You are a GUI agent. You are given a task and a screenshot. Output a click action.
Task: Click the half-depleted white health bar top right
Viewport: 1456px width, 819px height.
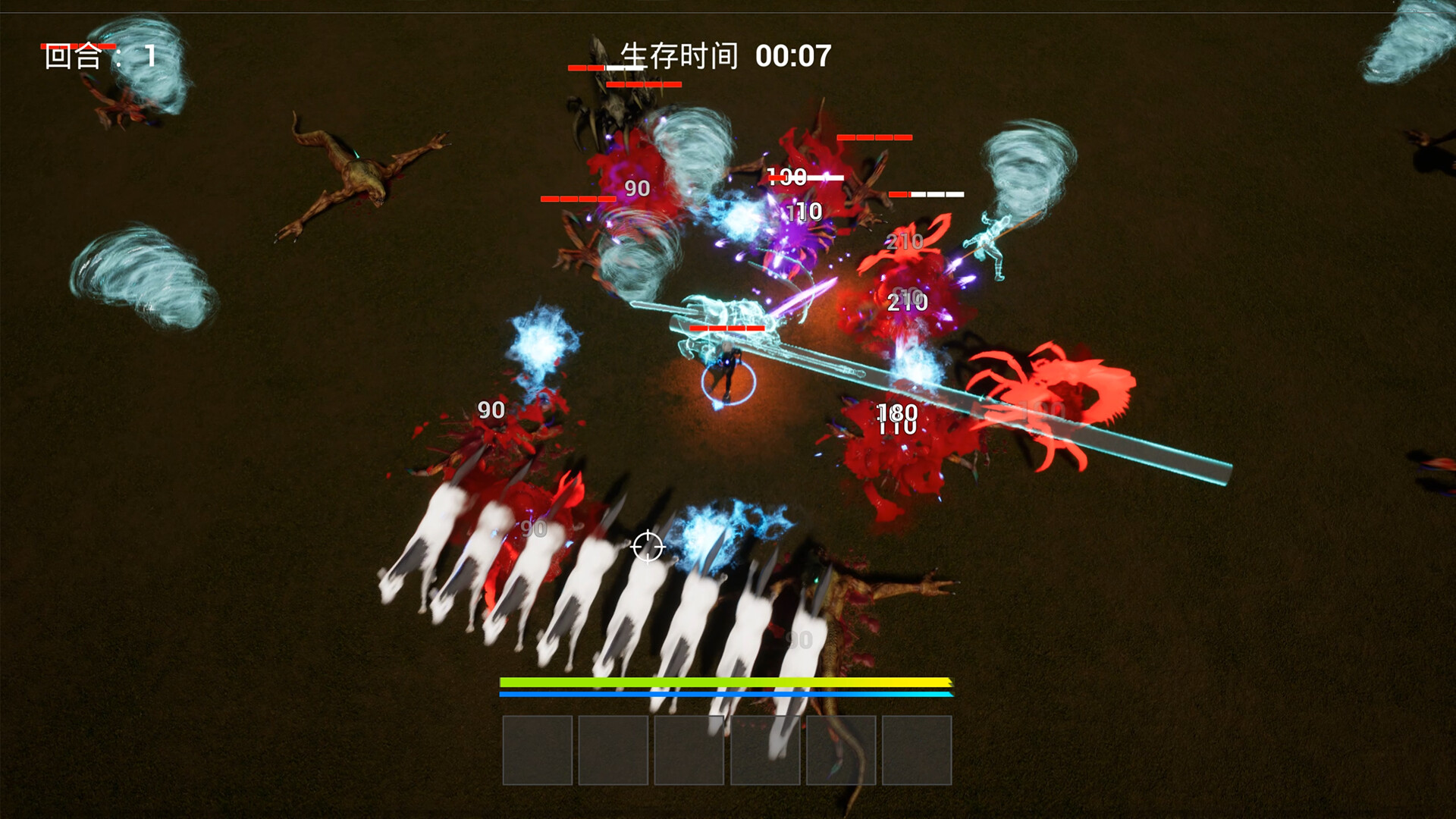(x=928, y=195)
